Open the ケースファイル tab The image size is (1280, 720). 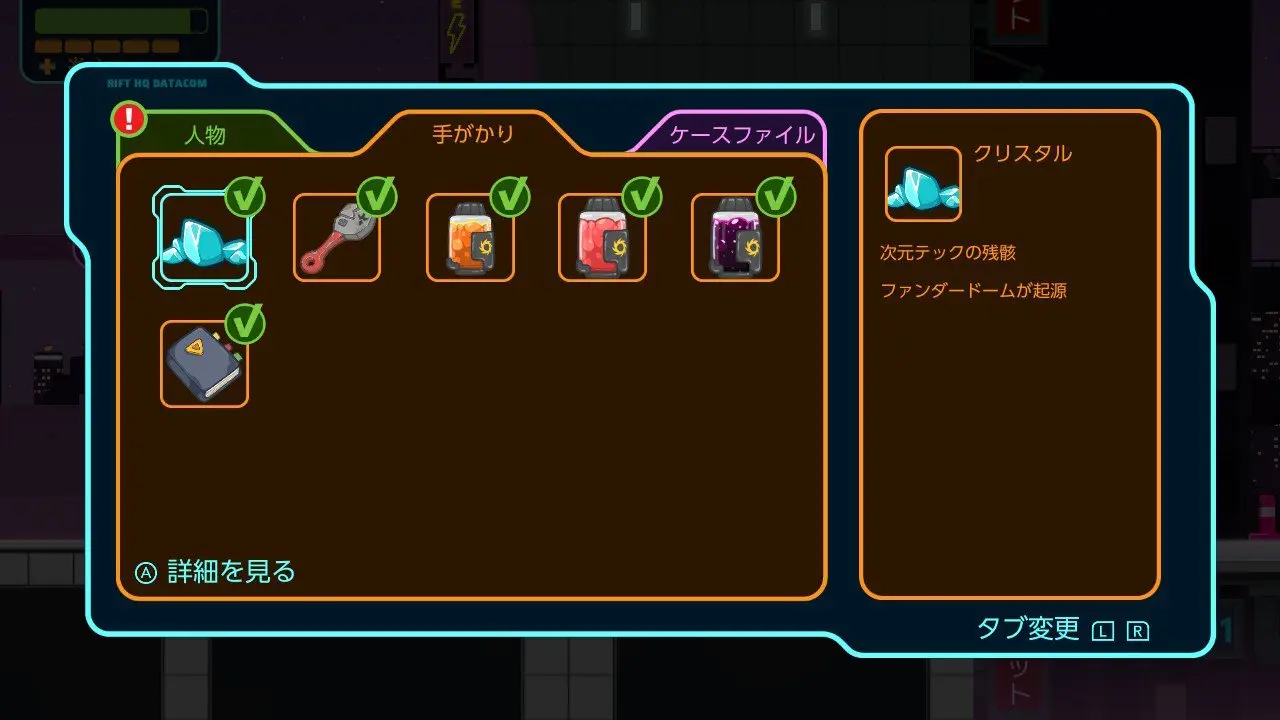(741, 136)
